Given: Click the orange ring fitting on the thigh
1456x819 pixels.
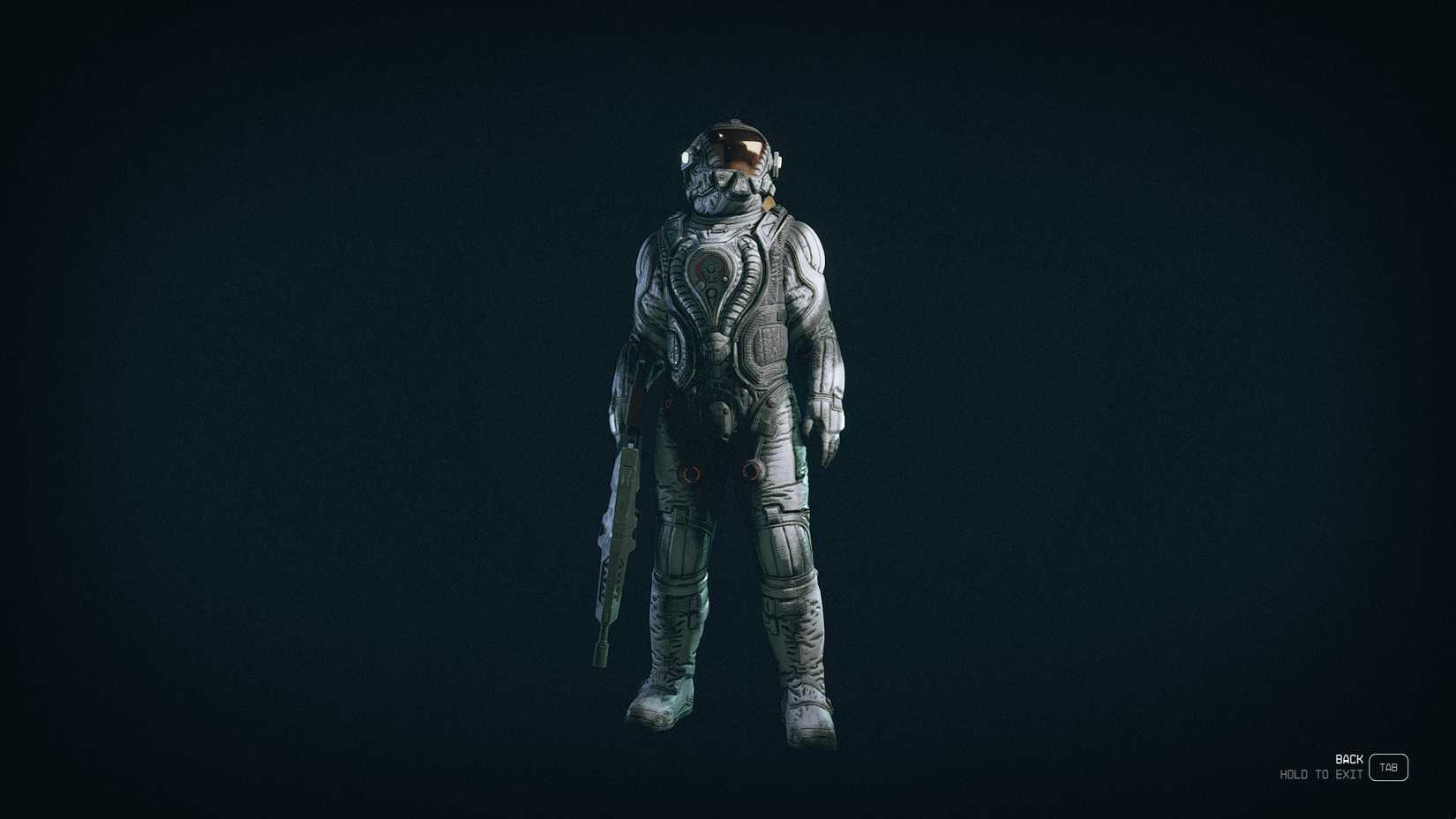Looking at the screenshot, I should click(752, 471).
